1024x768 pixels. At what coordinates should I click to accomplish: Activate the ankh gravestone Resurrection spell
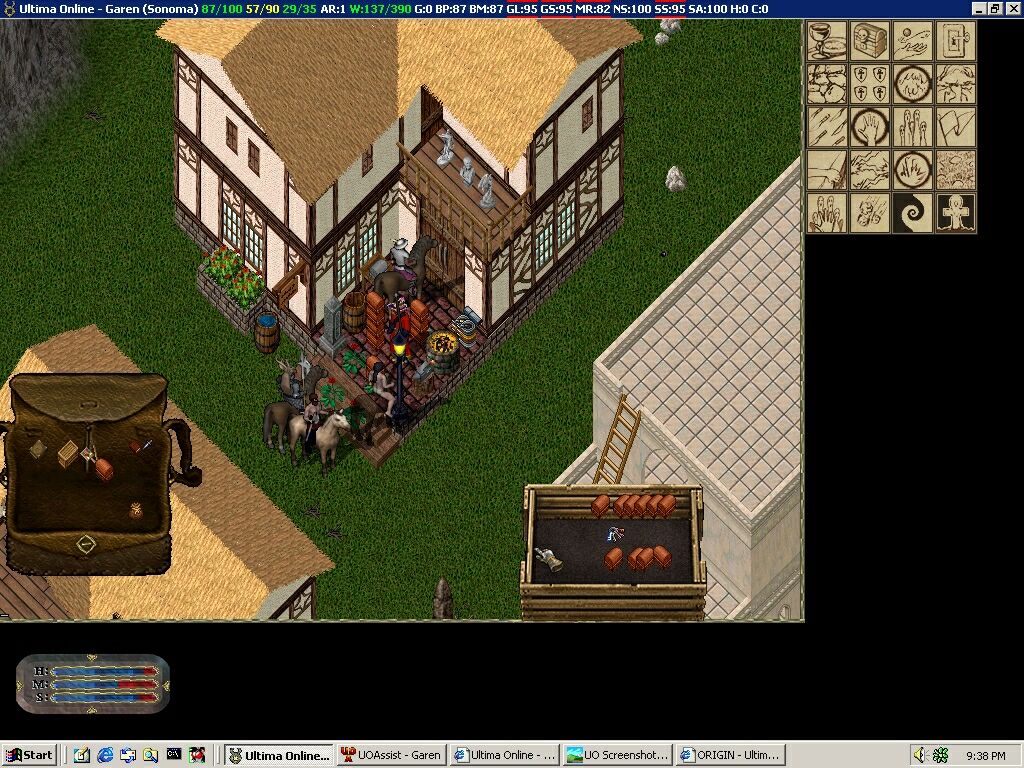[x=956, y=213]
